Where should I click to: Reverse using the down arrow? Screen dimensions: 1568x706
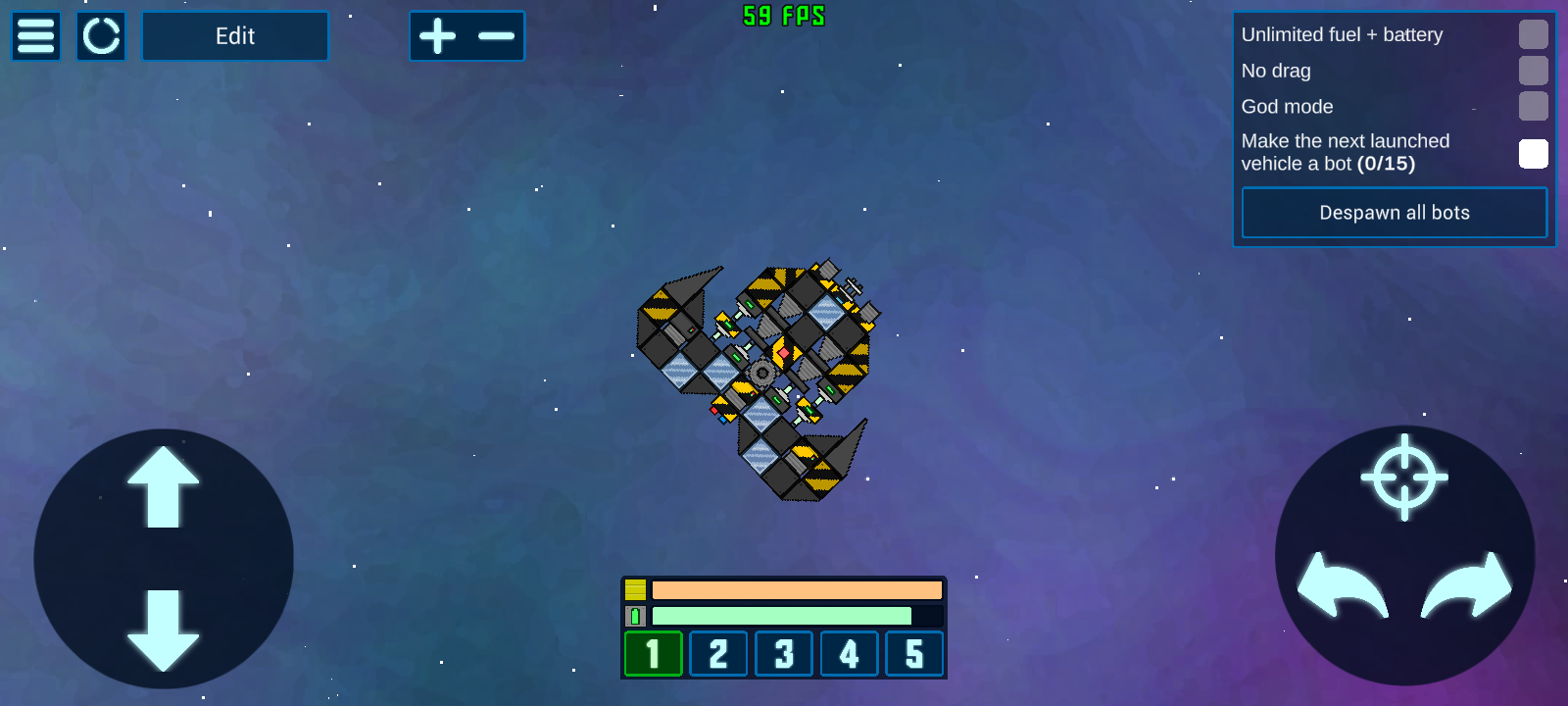tap(163, 630)
